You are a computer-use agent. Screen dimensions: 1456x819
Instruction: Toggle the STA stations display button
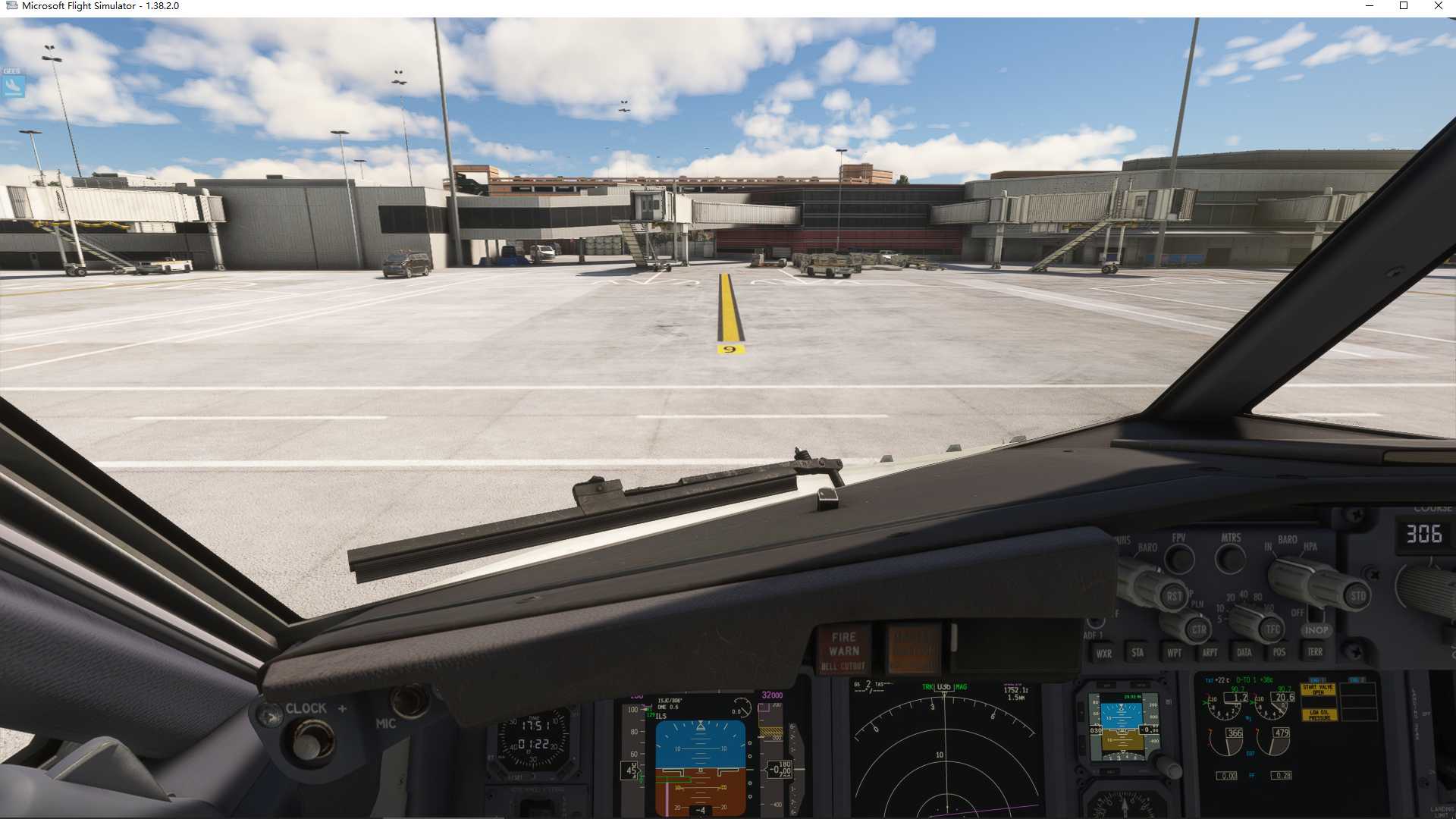1137,652
